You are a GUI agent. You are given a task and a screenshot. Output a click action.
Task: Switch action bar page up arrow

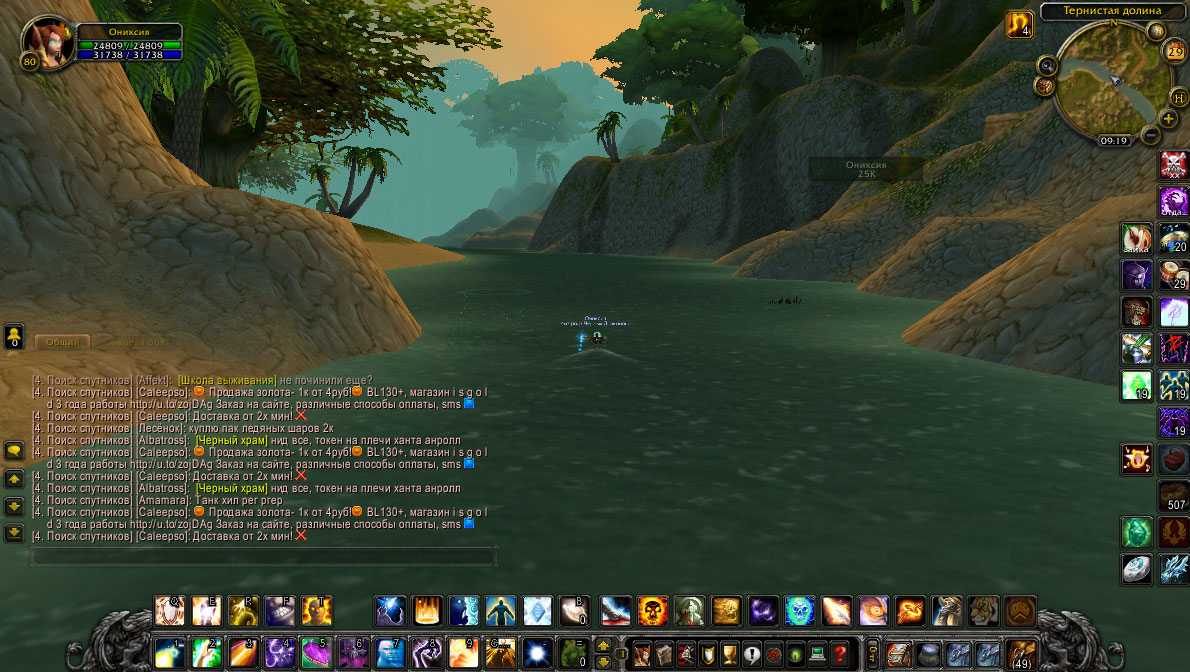tap(603, 645)
